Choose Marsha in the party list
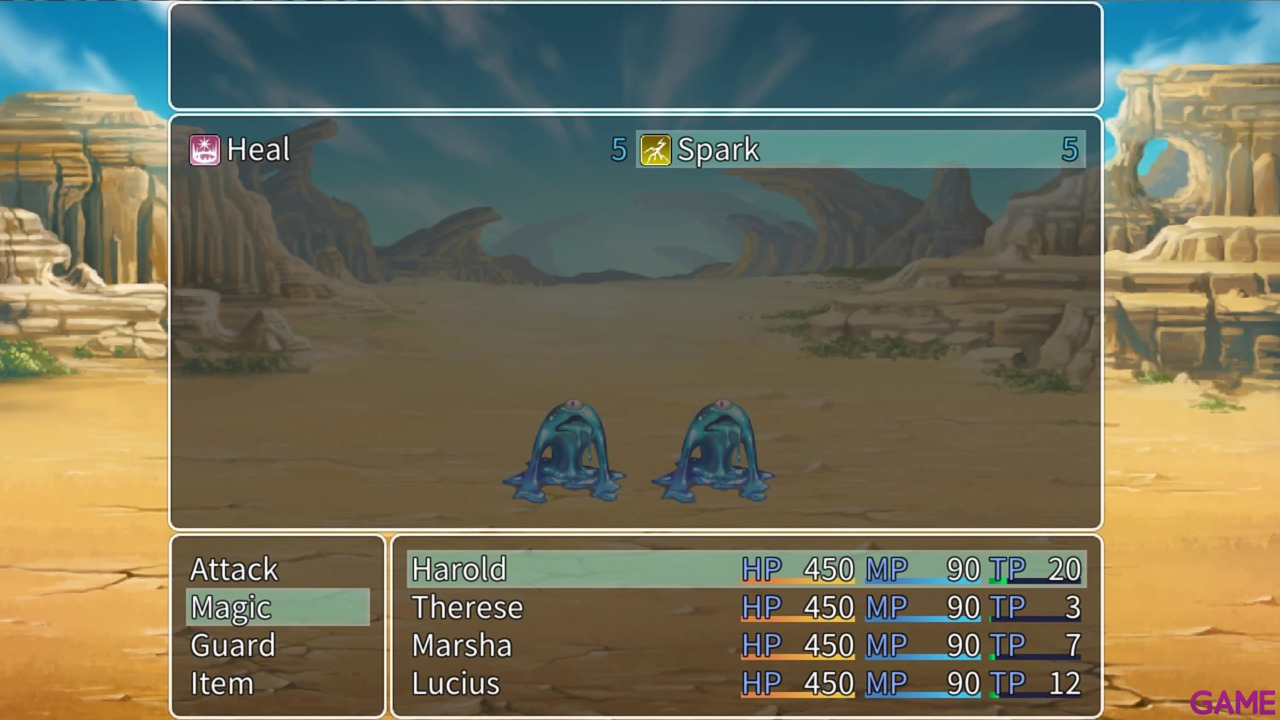Viewport: 1280px width, 720px height. click(462, 645)
